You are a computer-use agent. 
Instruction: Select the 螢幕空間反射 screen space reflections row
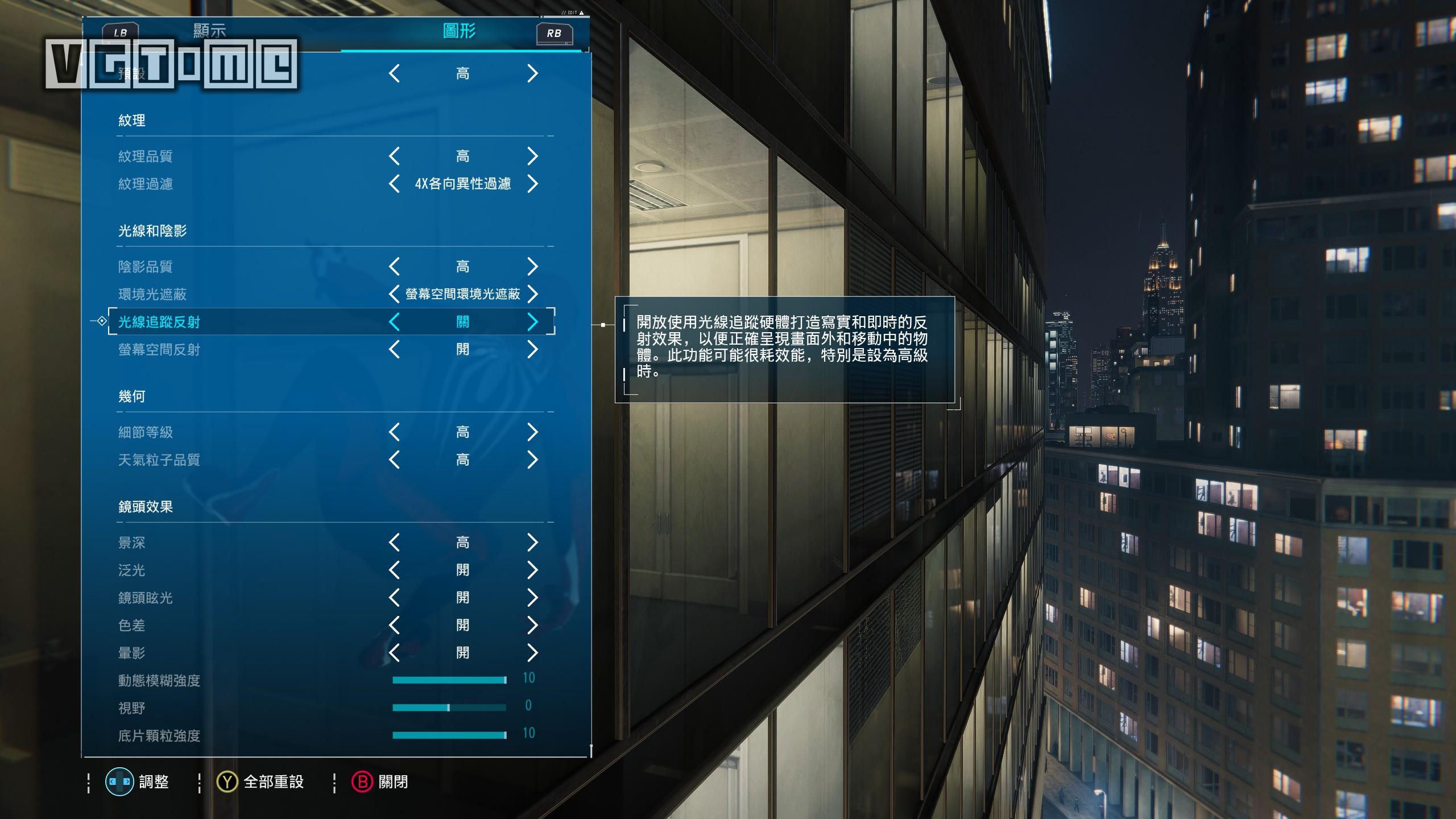(x=159, y=350)
